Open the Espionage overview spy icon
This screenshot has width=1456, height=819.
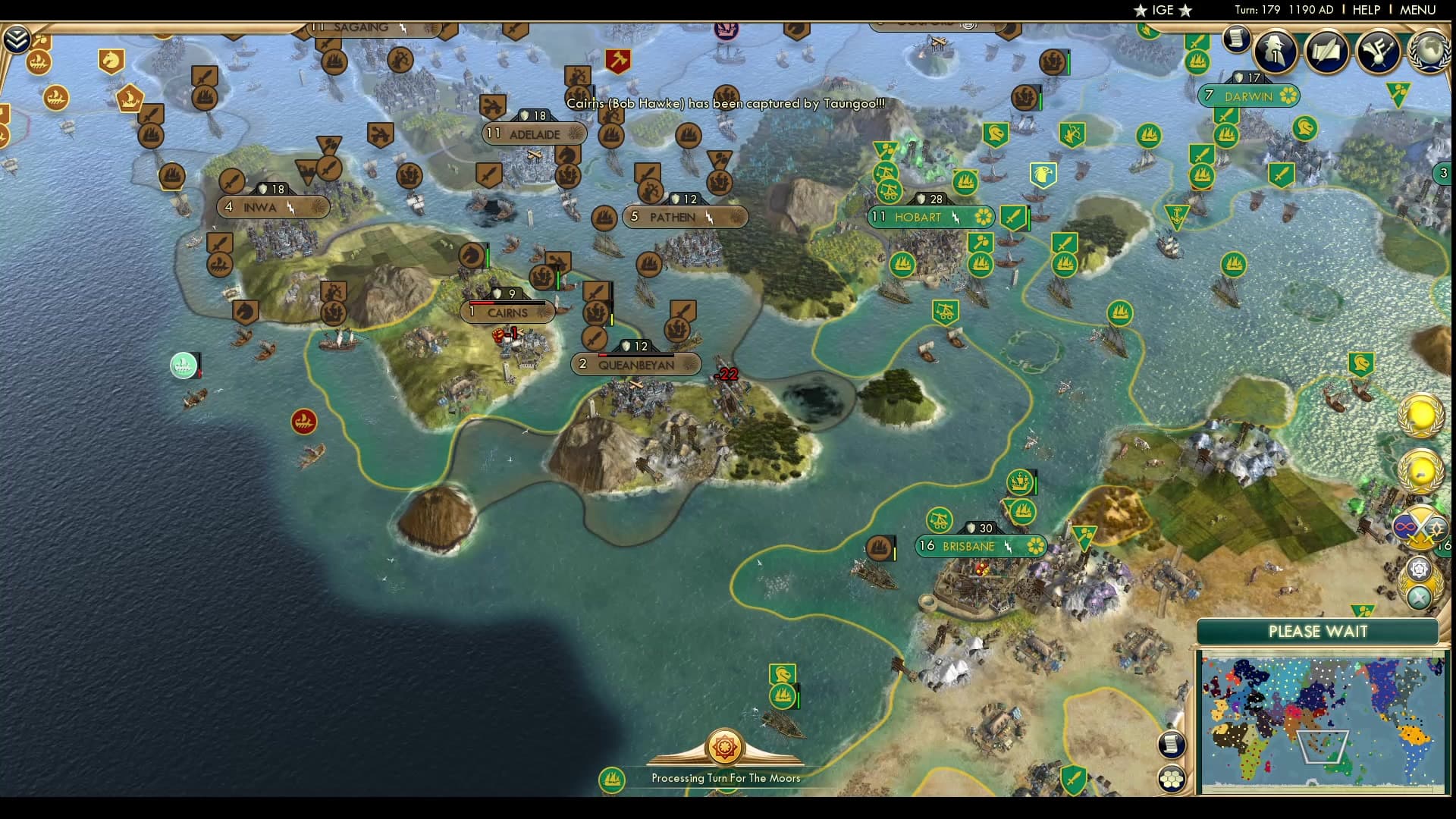point(1275,52)
